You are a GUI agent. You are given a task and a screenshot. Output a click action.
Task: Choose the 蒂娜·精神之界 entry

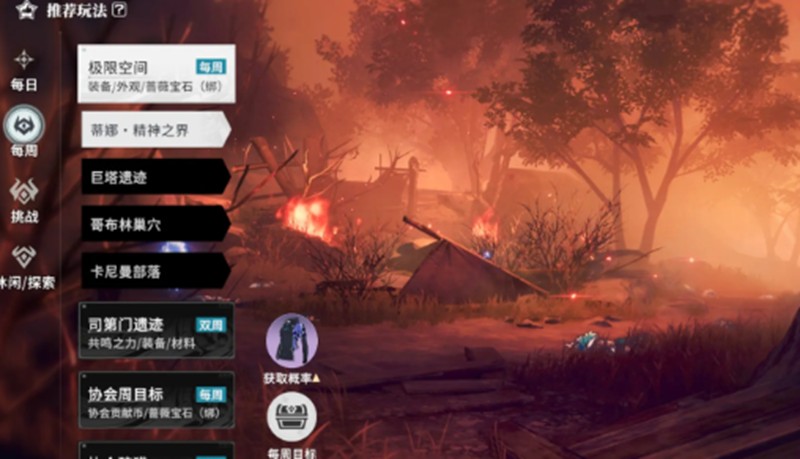pyautogui.click(x=154, y=130)
